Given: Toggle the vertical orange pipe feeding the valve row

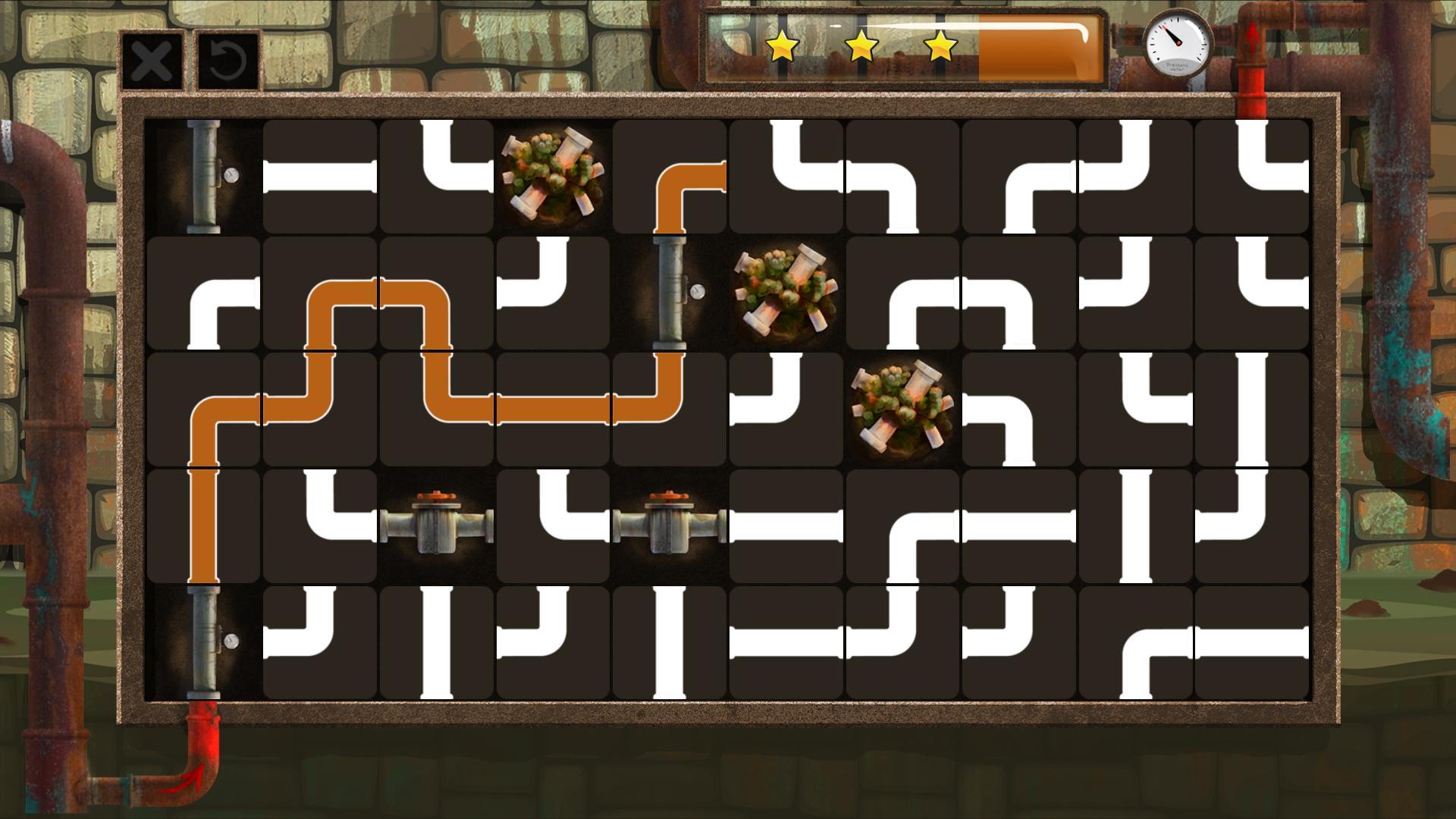Looking at the screenshot, I should [x=205, y=523].
